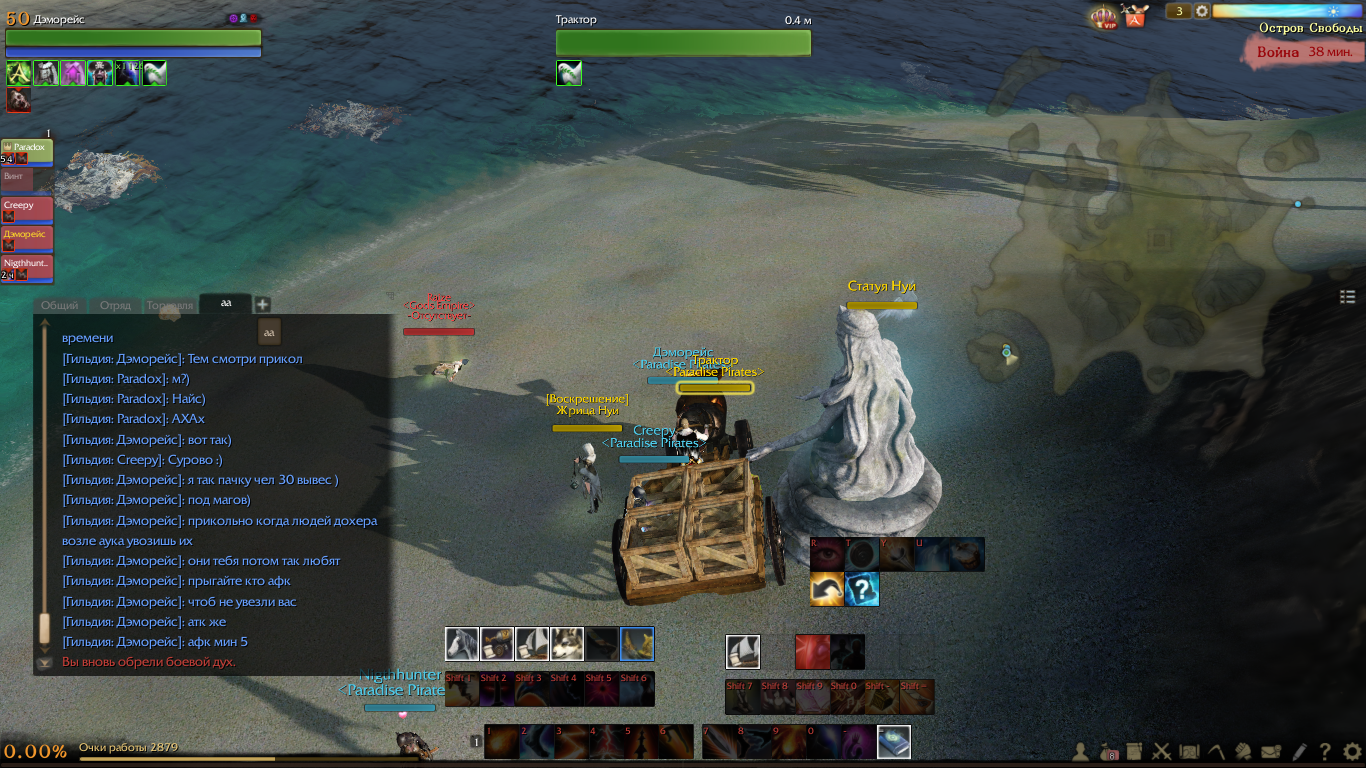Viewport: 1366px width, 768px height.
Task: Add a new chat tab with plus button
Action: 262,304
